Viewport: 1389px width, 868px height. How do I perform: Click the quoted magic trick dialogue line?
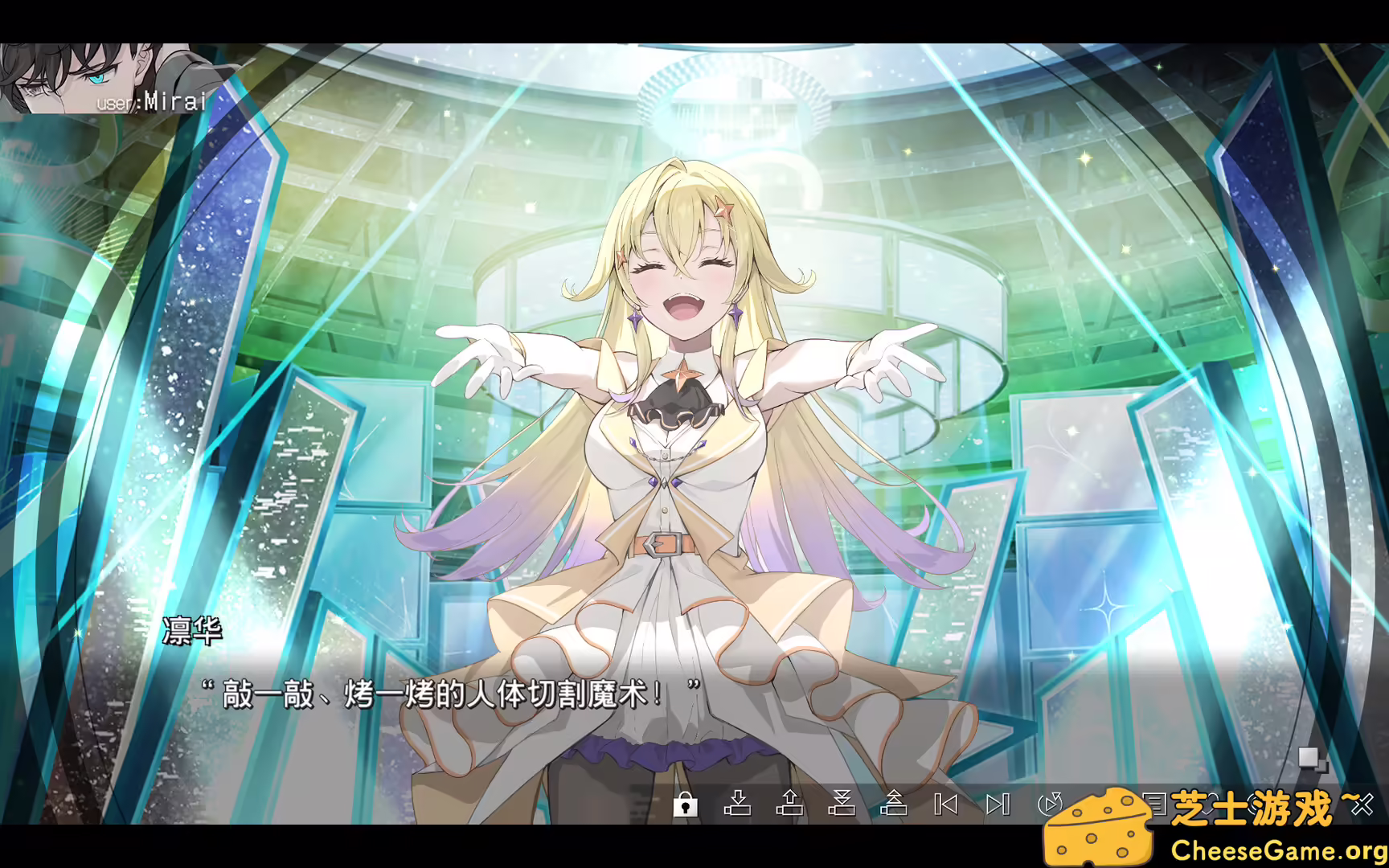pyautogui.click(x=450, y=694)
